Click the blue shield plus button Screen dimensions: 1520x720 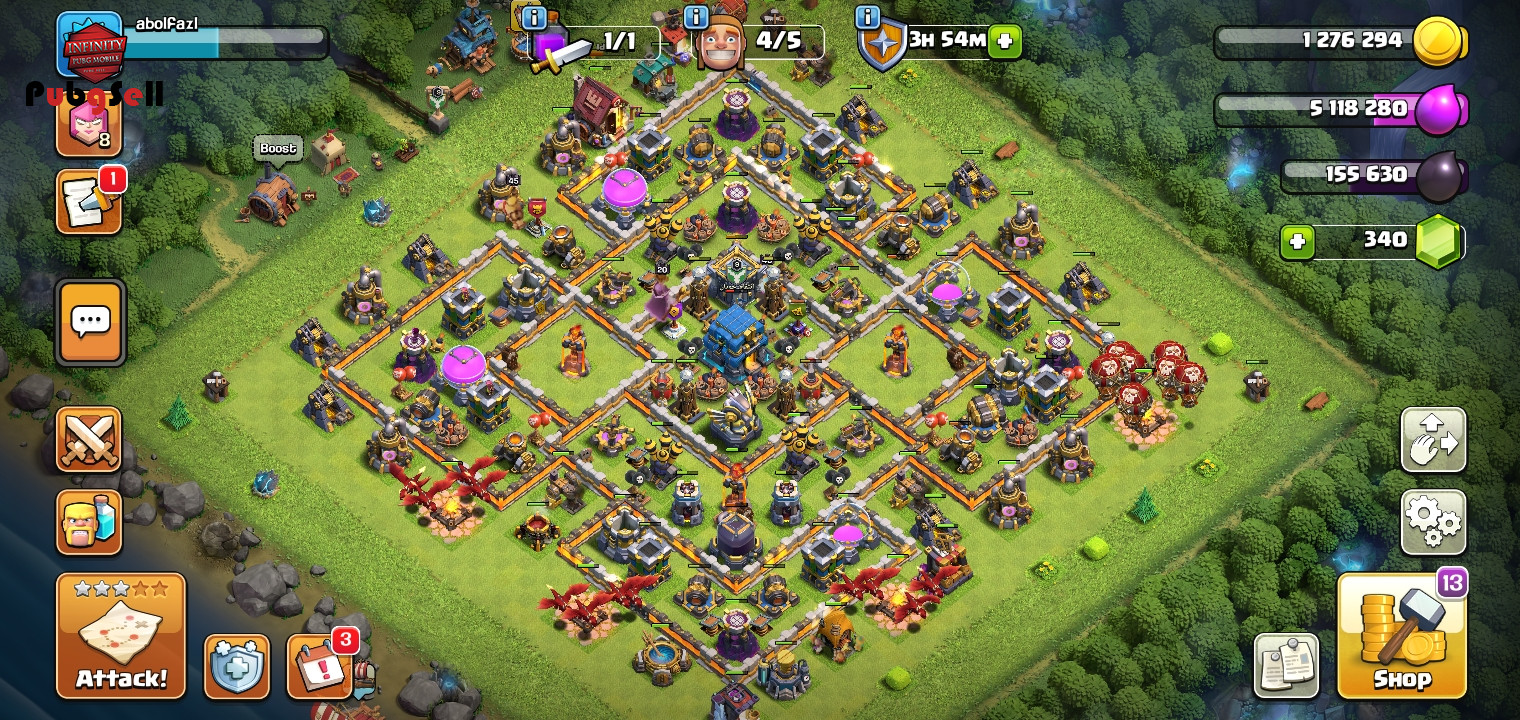click(237, 666)
